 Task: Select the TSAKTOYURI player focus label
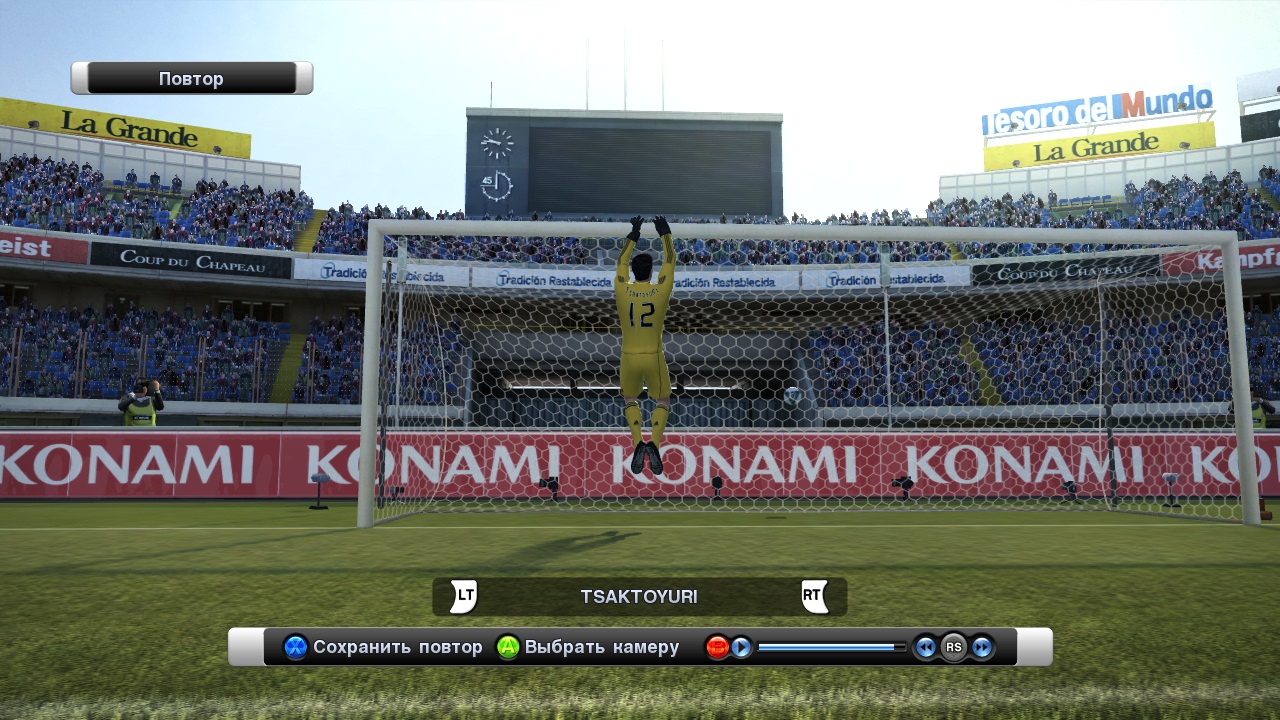coord(639,597)
